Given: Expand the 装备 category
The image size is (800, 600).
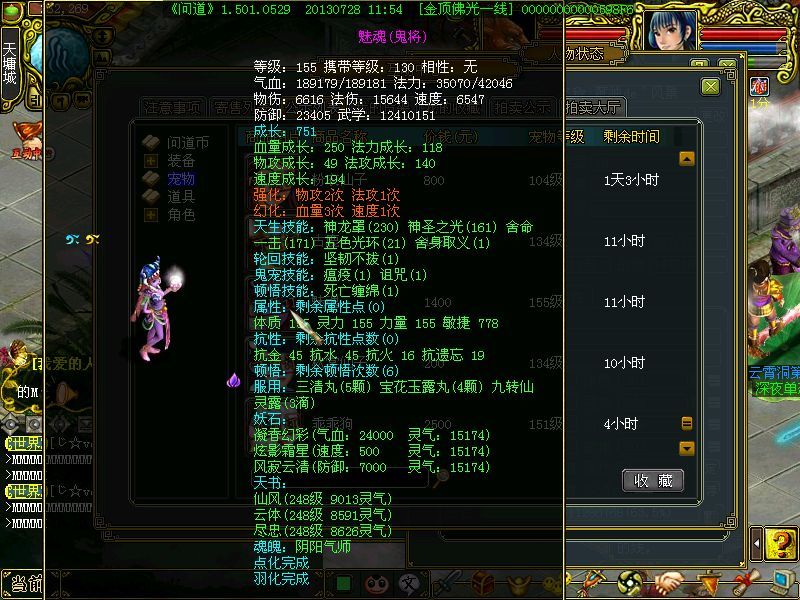Looking at the screenshot, I should tap(151, 160).
